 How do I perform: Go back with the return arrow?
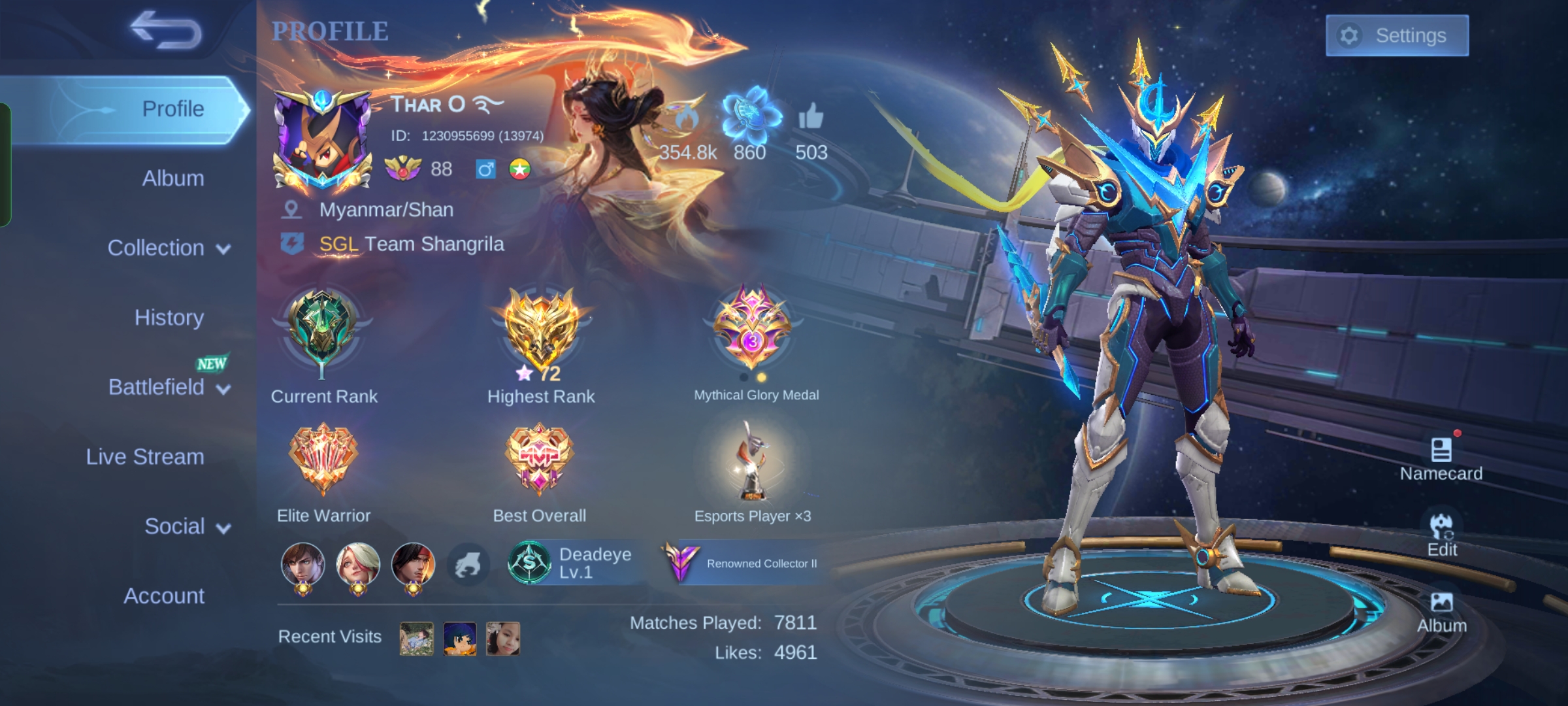click(166, 30)
